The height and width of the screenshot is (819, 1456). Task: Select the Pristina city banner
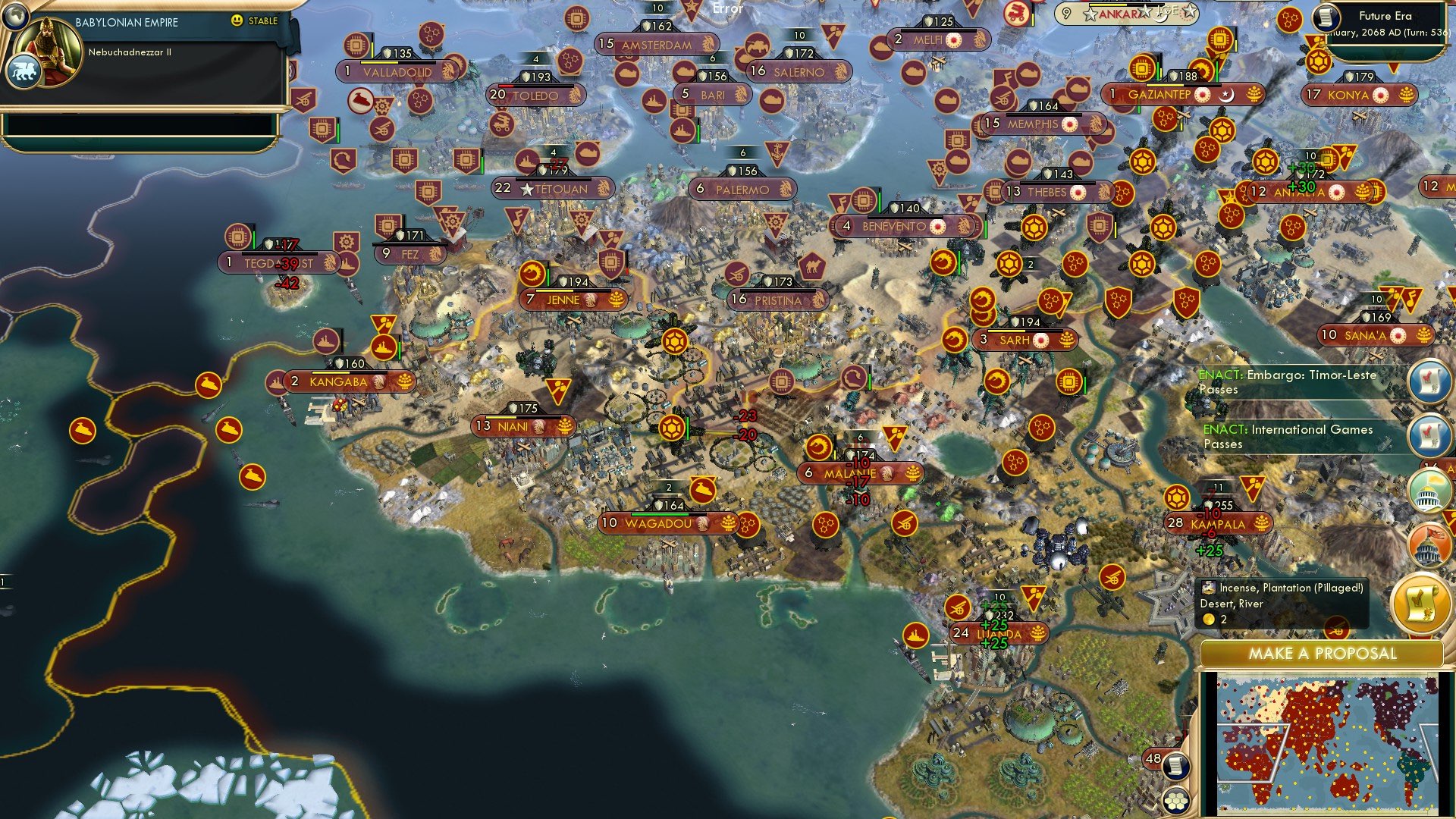[x=775, y=299]
